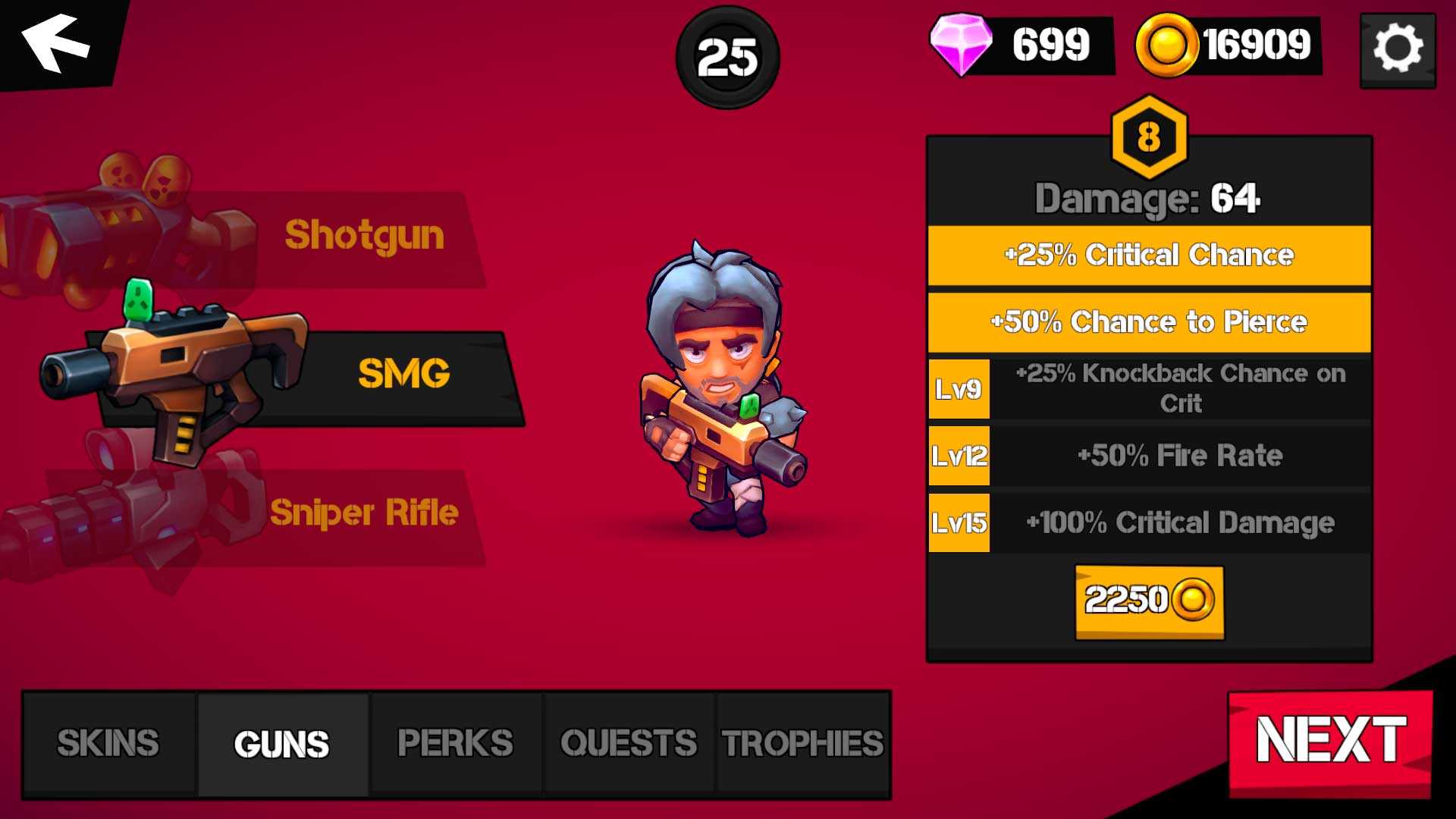Switch to the Skins tab
This screenshot has height=819, width=1456.
coord(108,744)
